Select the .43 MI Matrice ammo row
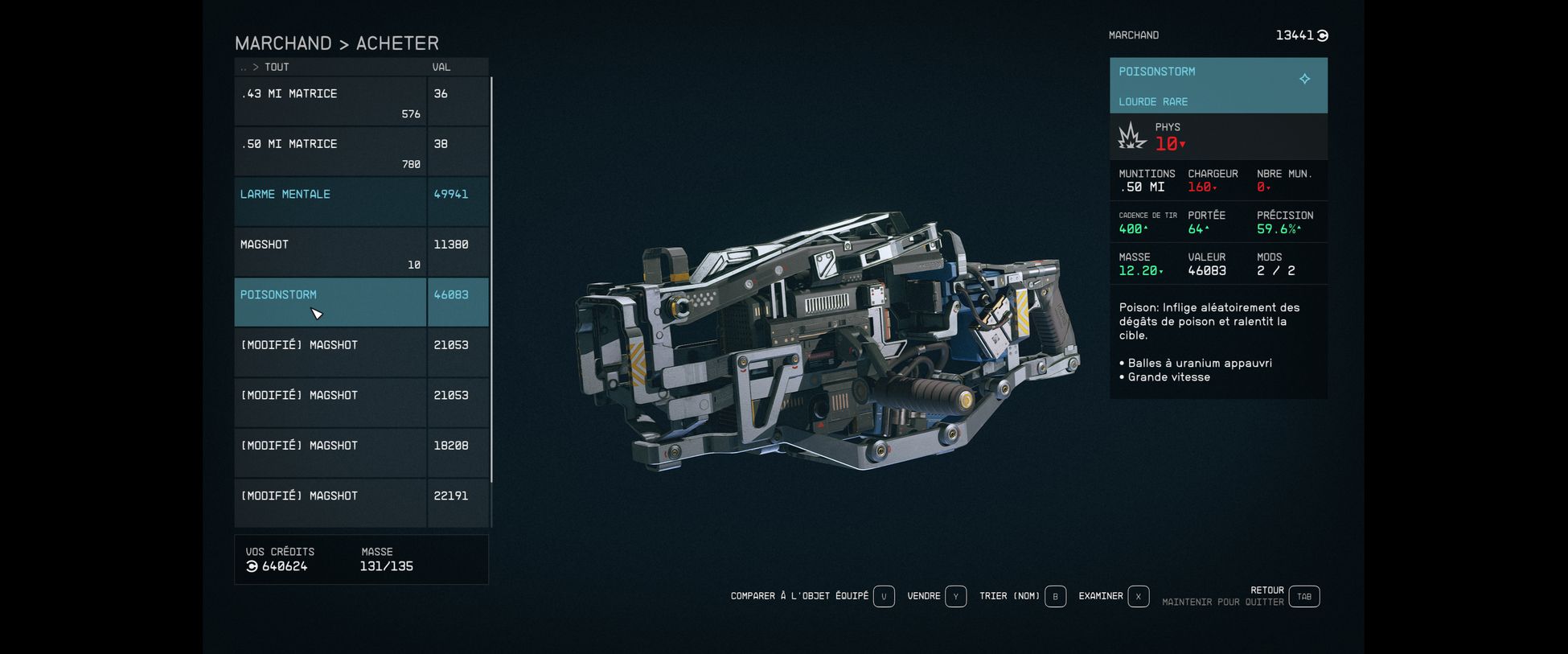 (x=330, y=101)
